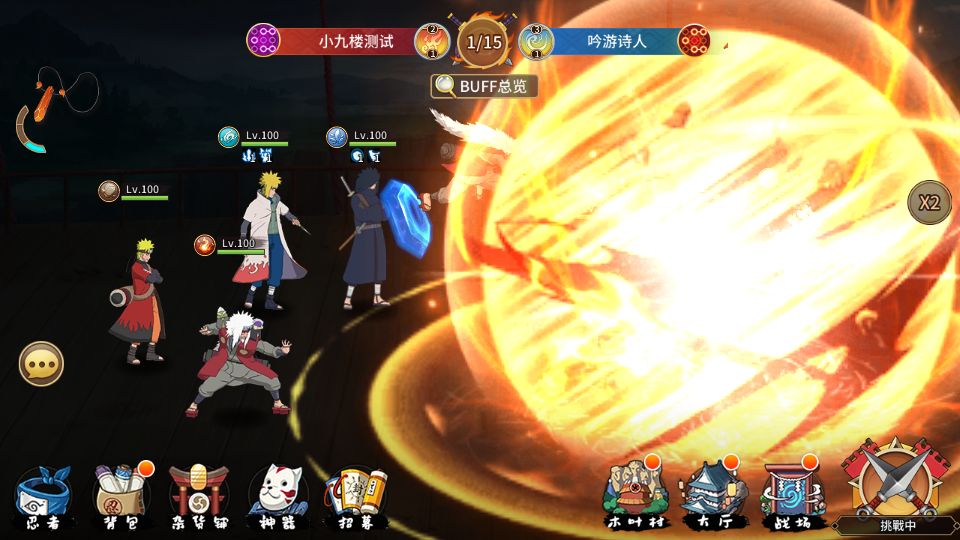Screen dimensions: 960x540
Task: Select the left player's purple team emblem
Action: [263, 41]
